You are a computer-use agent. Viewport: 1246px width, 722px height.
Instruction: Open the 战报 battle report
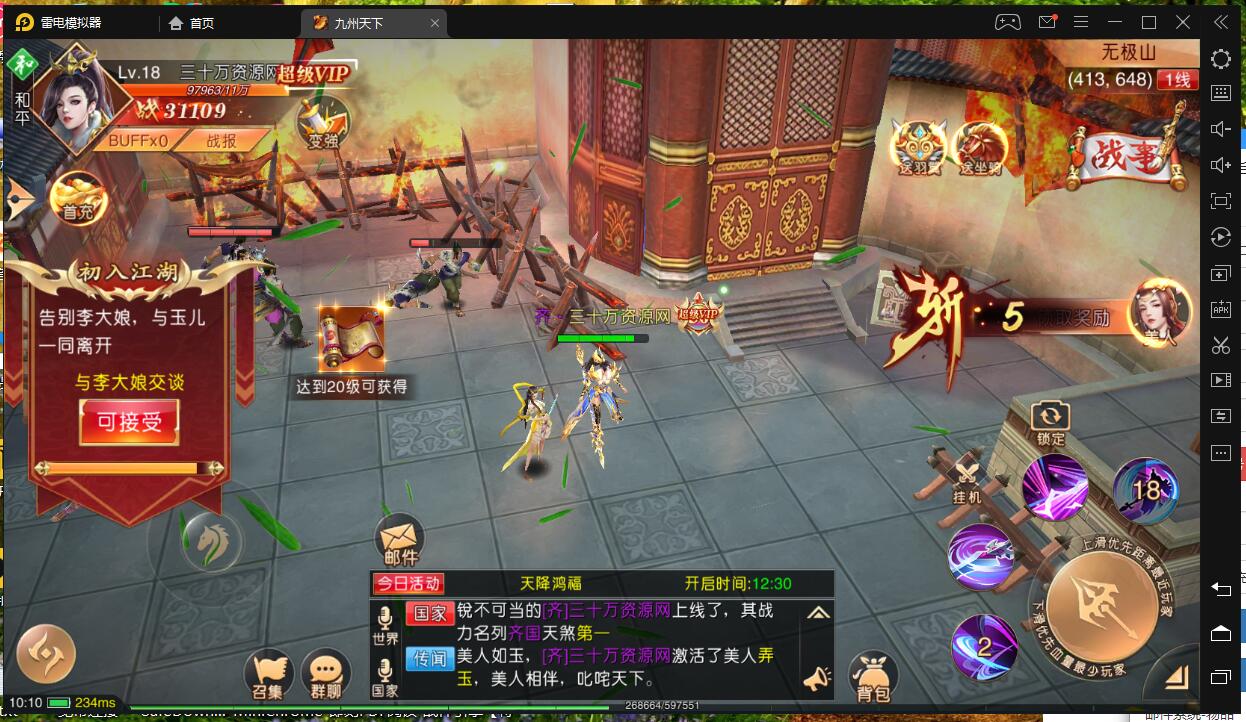[222, 141]
